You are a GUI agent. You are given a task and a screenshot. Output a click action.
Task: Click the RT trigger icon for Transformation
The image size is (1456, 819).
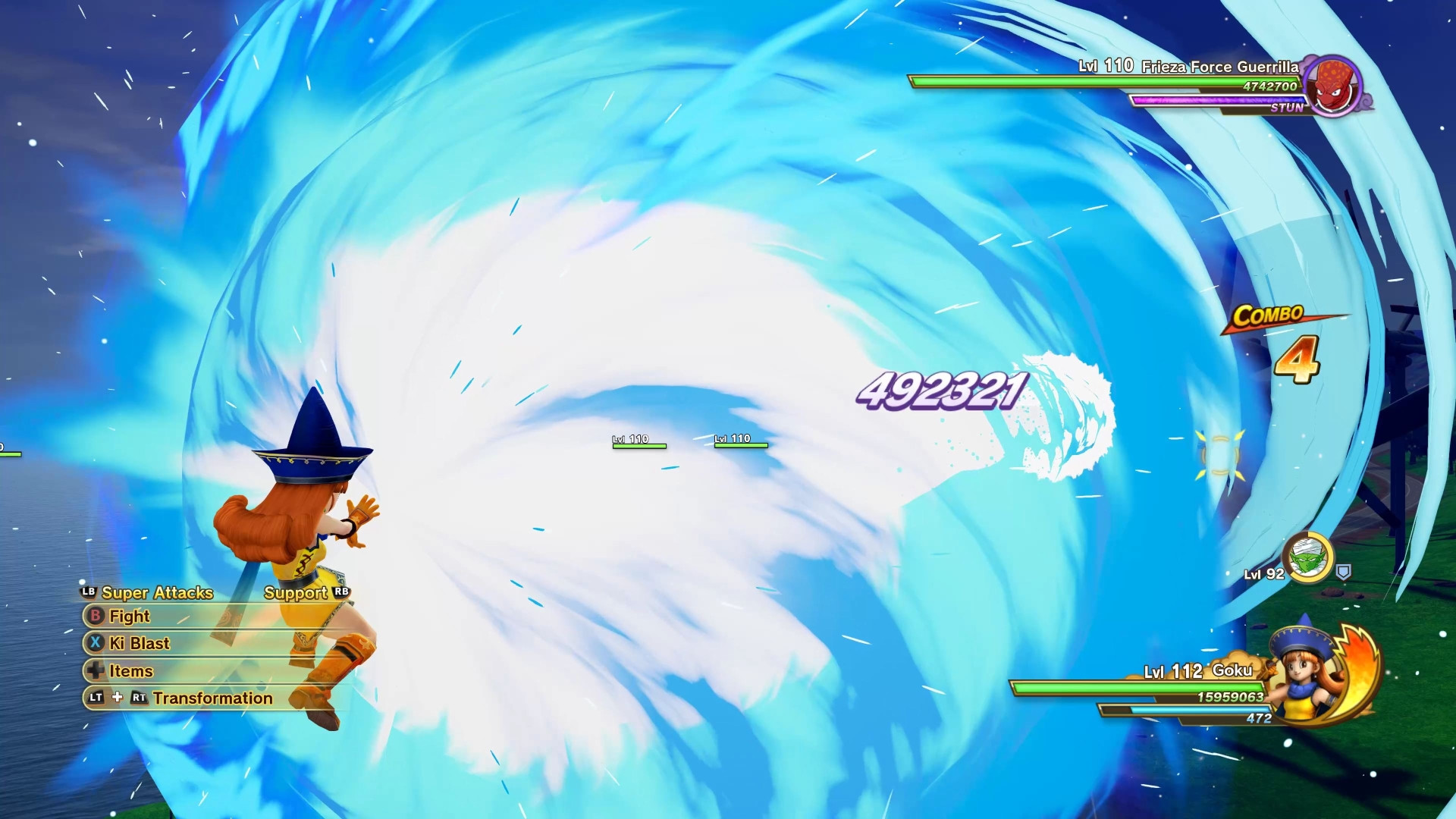coord(139,698)
